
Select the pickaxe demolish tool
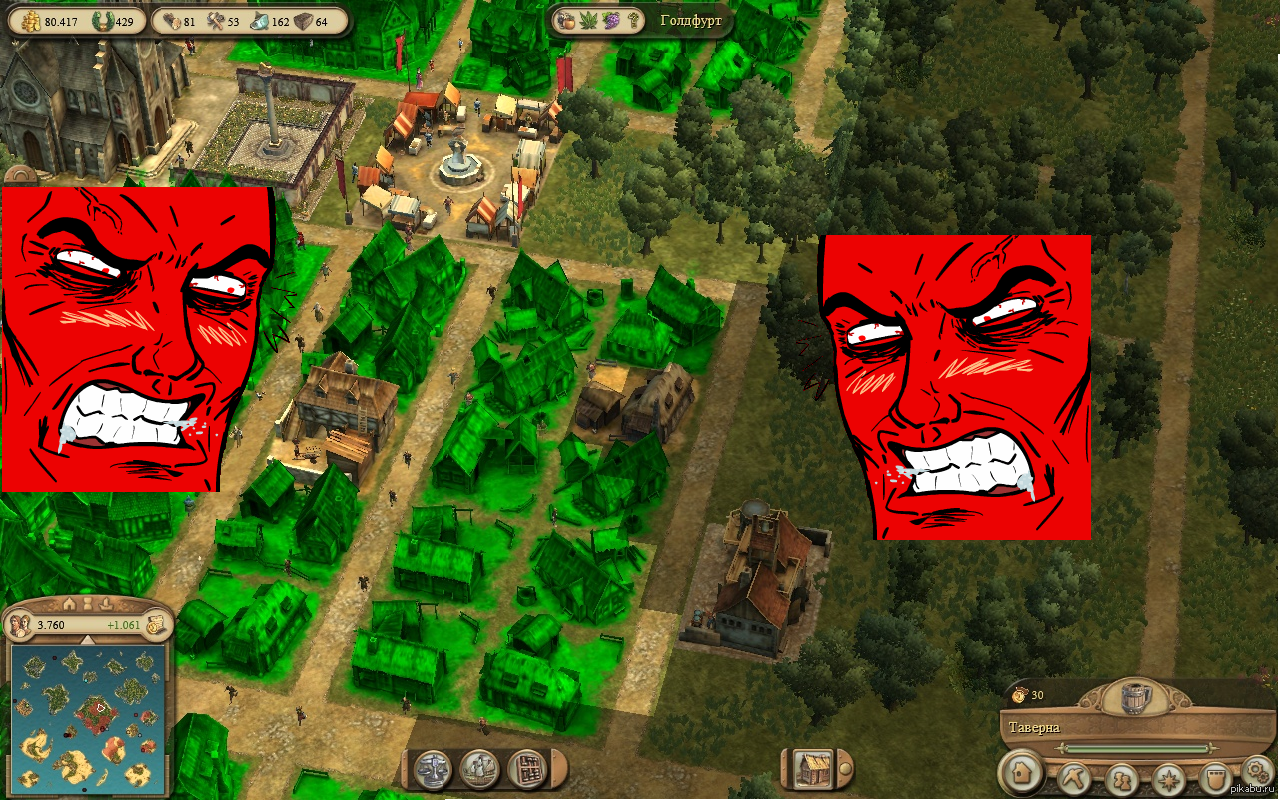tap(1075, 777)
